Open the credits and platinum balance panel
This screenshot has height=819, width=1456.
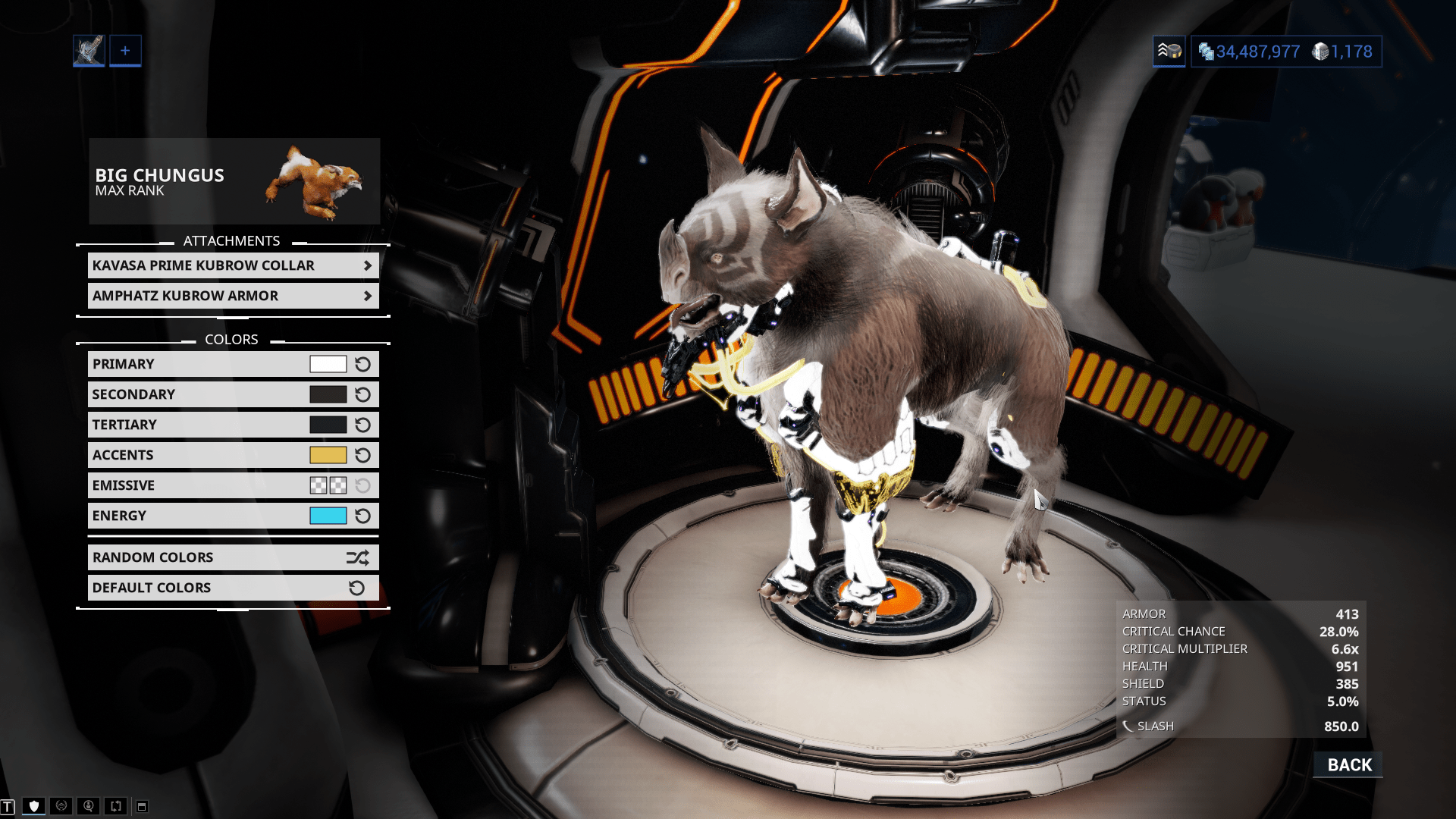[1285, 52]
